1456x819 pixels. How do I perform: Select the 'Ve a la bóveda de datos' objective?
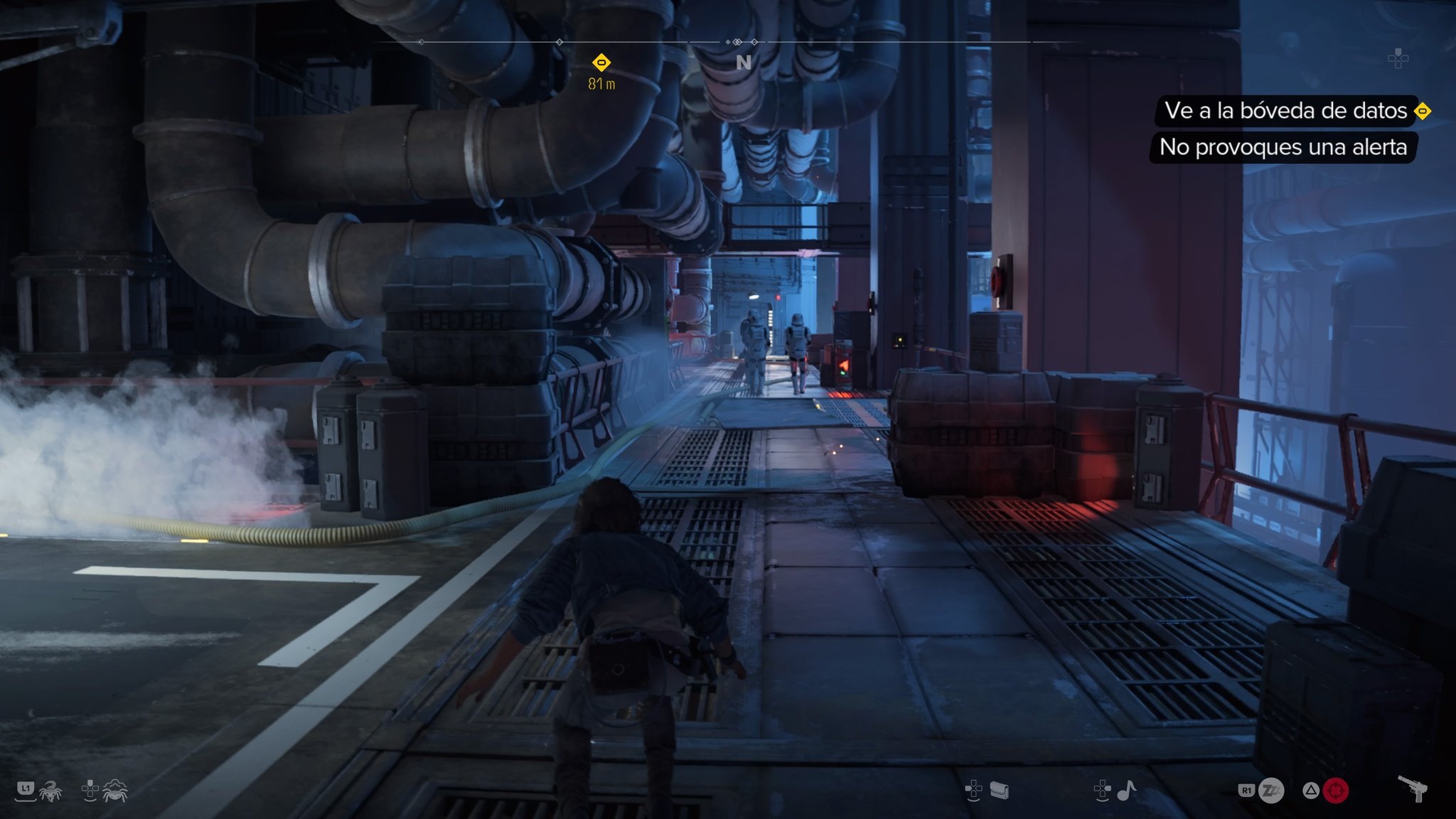1285,111
